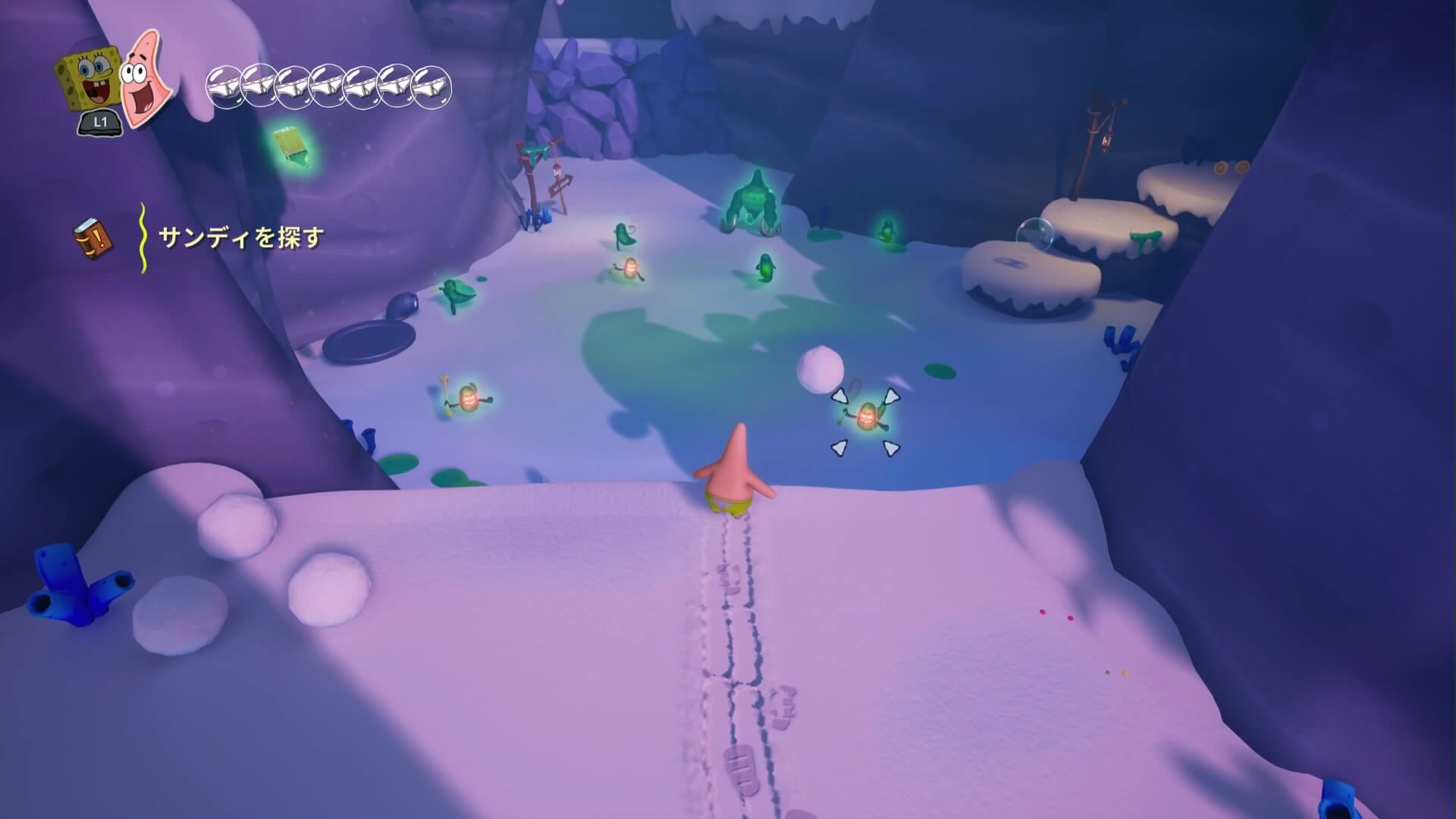Select the Patrick character portrait

[x=146, y=78]
